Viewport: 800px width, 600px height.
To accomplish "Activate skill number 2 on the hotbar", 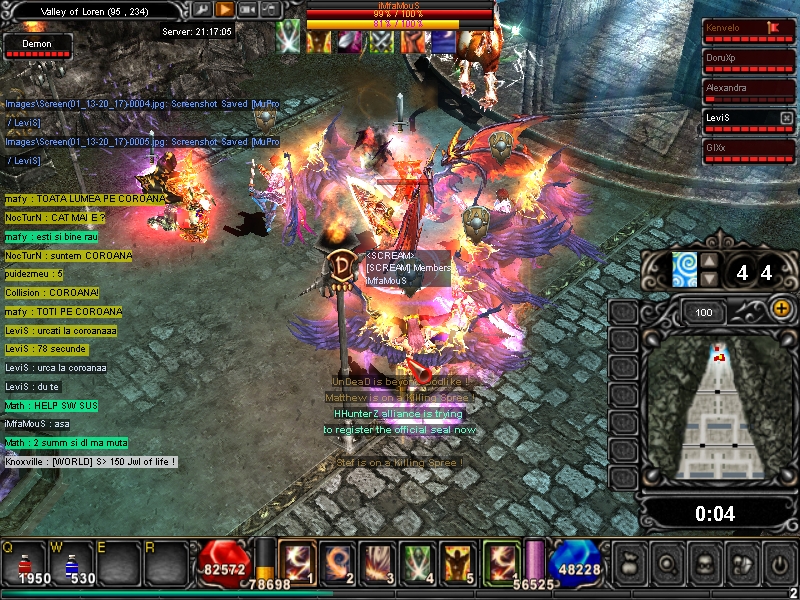I will coord(336,561).
